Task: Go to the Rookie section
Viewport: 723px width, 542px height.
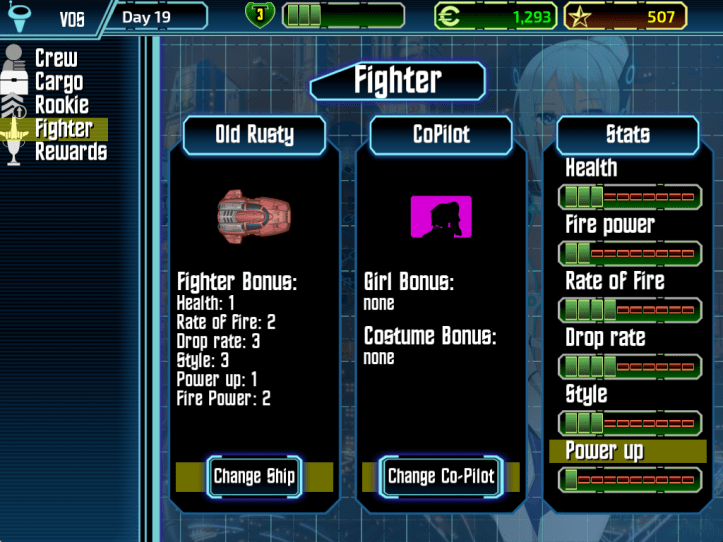Action: pyautogui.click(x=61, y=105)
